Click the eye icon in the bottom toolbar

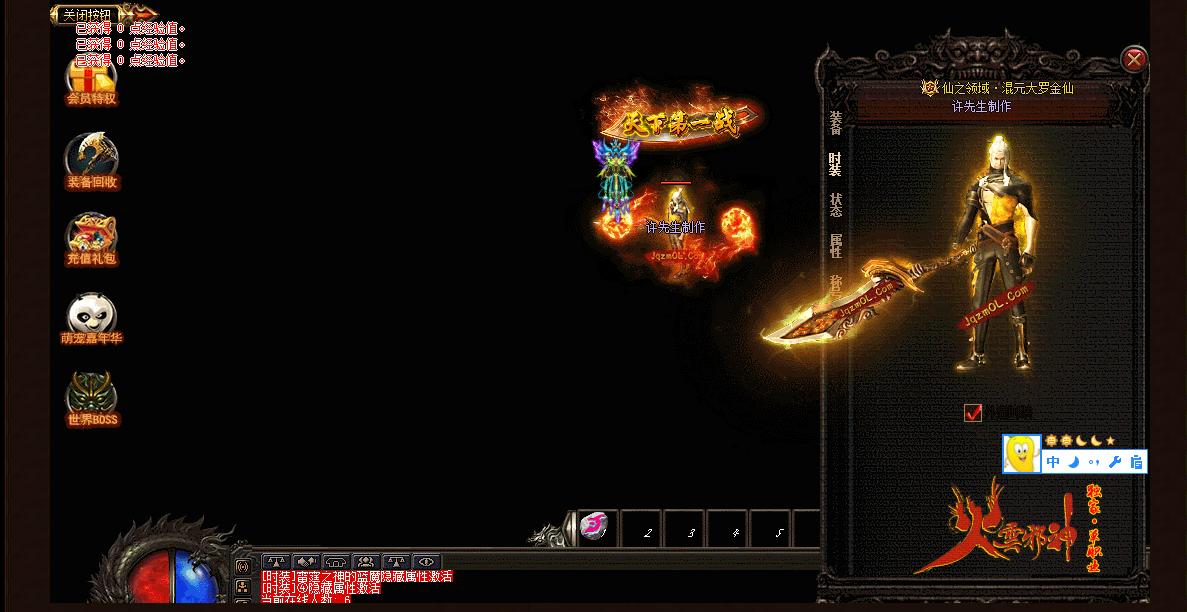tap(427, 562)
